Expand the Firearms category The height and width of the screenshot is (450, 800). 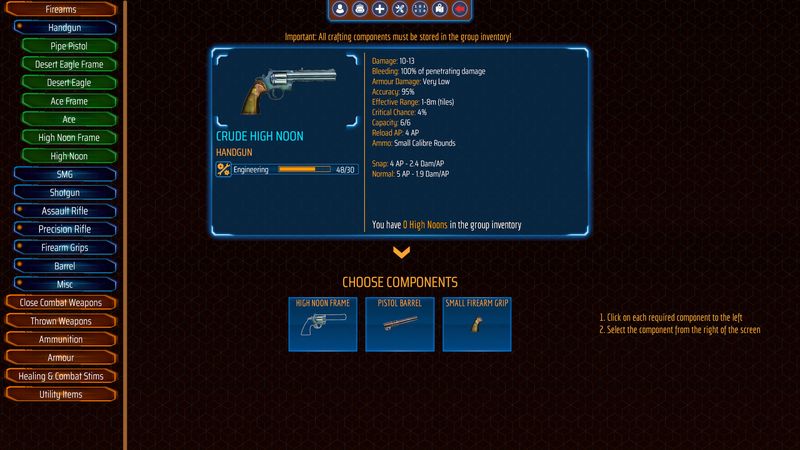click(x=61, y=9)
